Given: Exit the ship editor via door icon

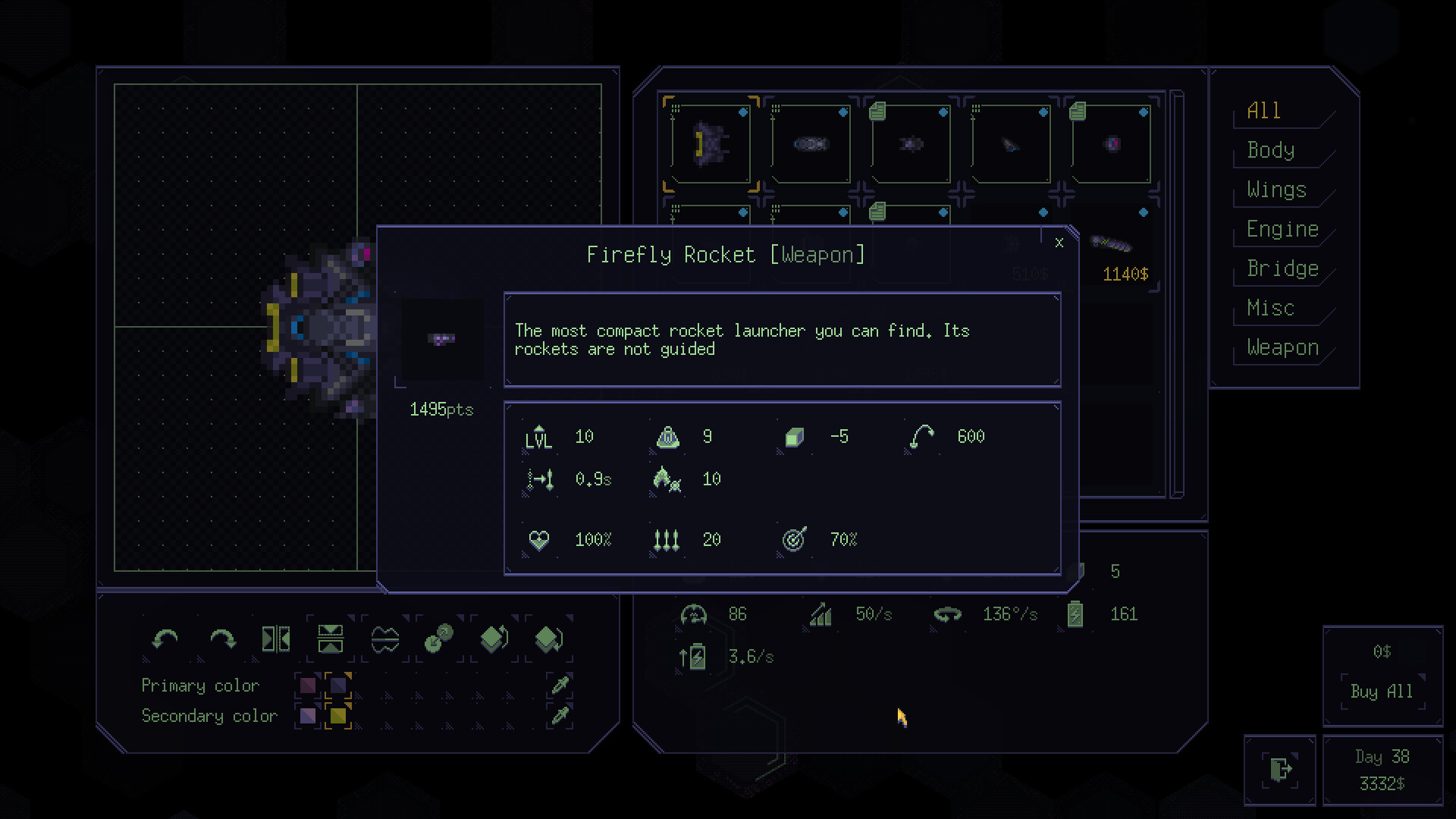Looking at the screenshot, I should [1280, 769].
